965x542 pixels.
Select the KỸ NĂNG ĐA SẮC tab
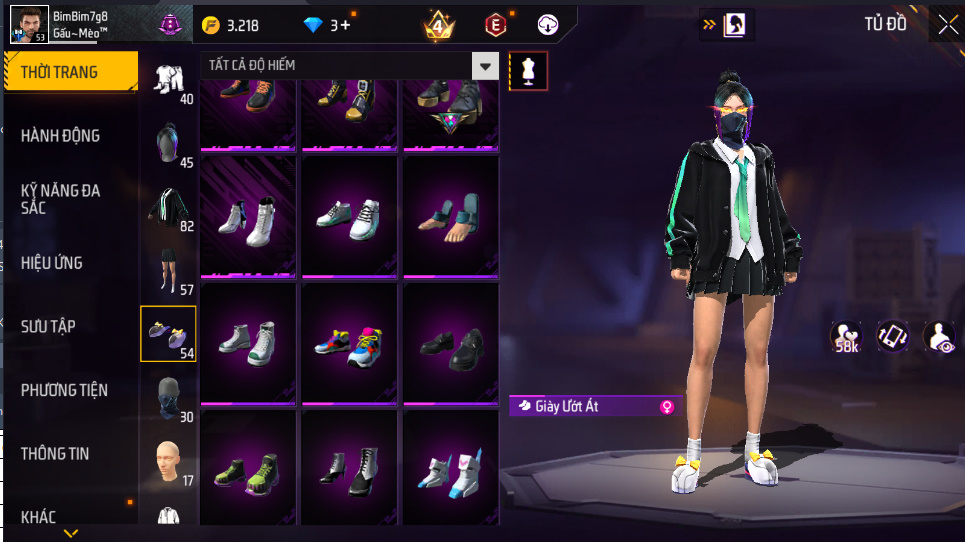point(61,198)
